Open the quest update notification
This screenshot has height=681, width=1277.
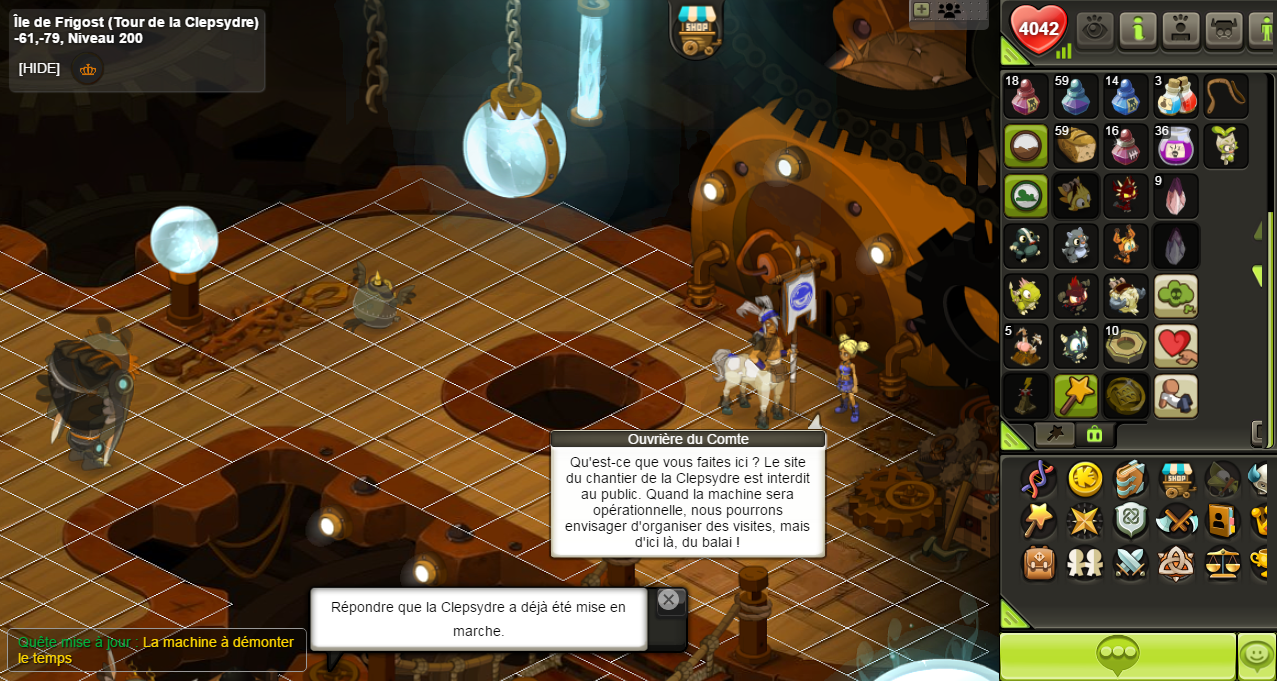156,650
